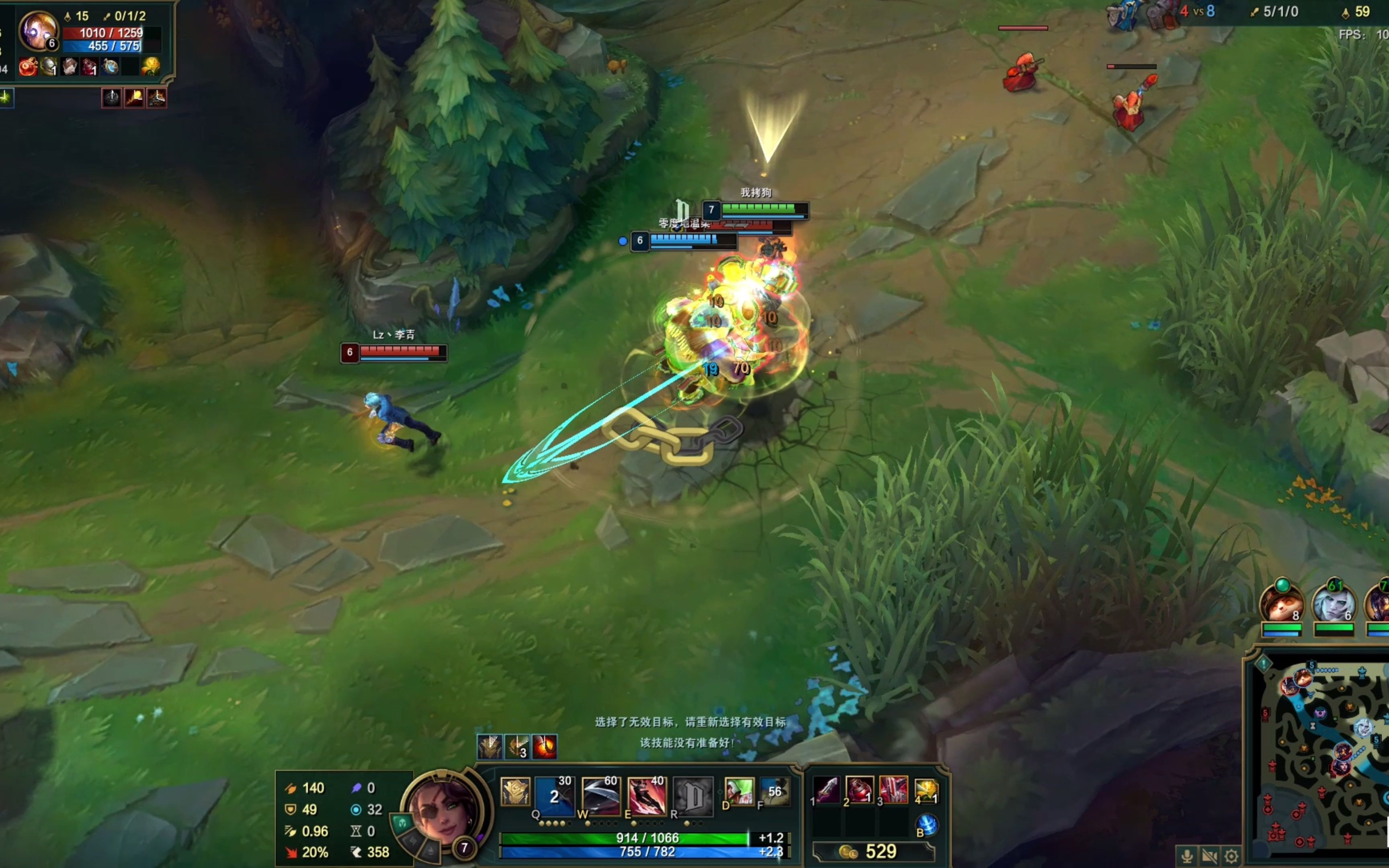Screen dimensions: 1389x868
Task: Open the shop via the gold counter
Action: 873,852
